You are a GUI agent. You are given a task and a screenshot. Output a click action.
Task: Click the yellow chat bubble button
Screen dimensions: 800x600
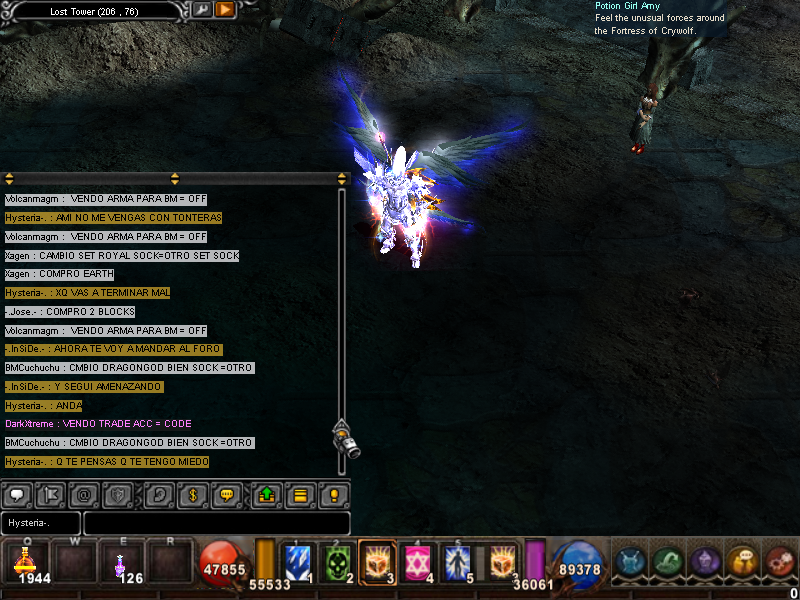click(x=228, y=494)
